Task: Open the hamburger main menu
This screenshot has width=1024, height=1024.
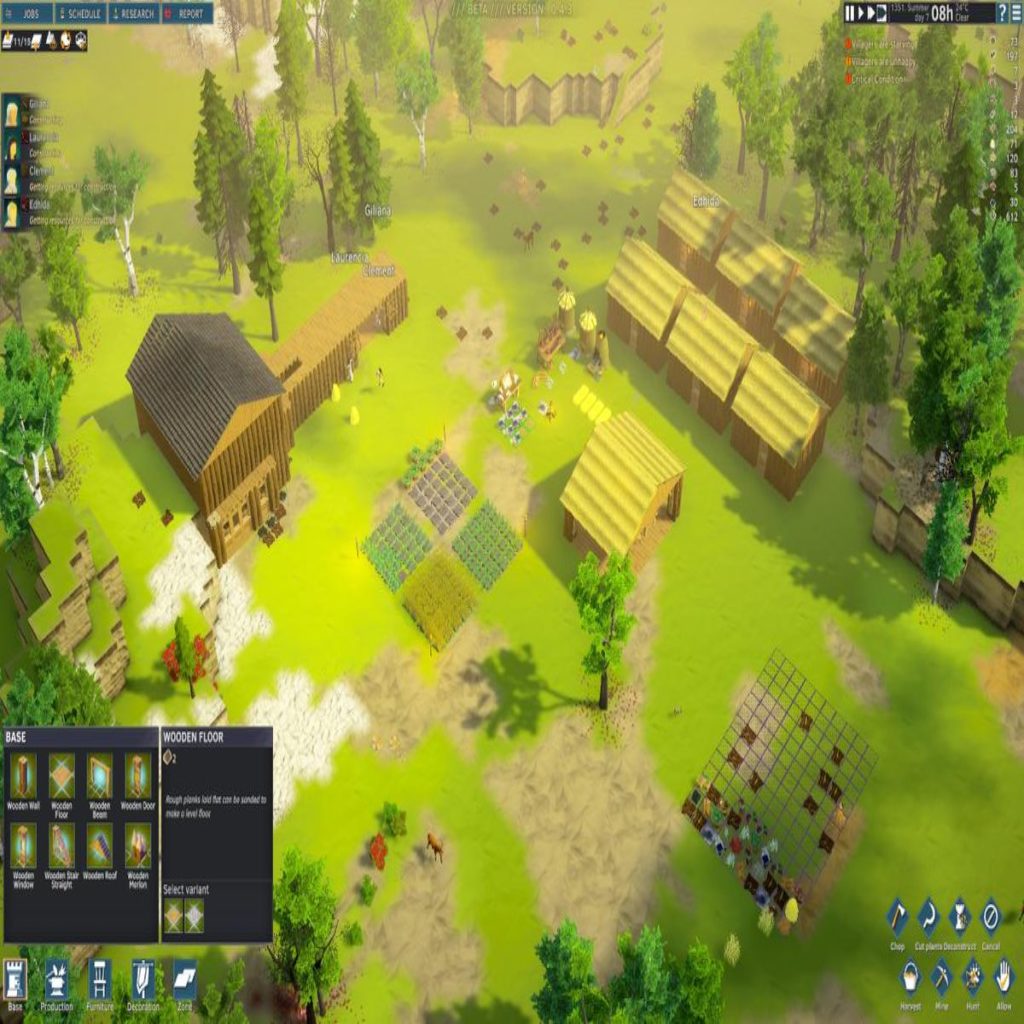Action: point(1016,13)
